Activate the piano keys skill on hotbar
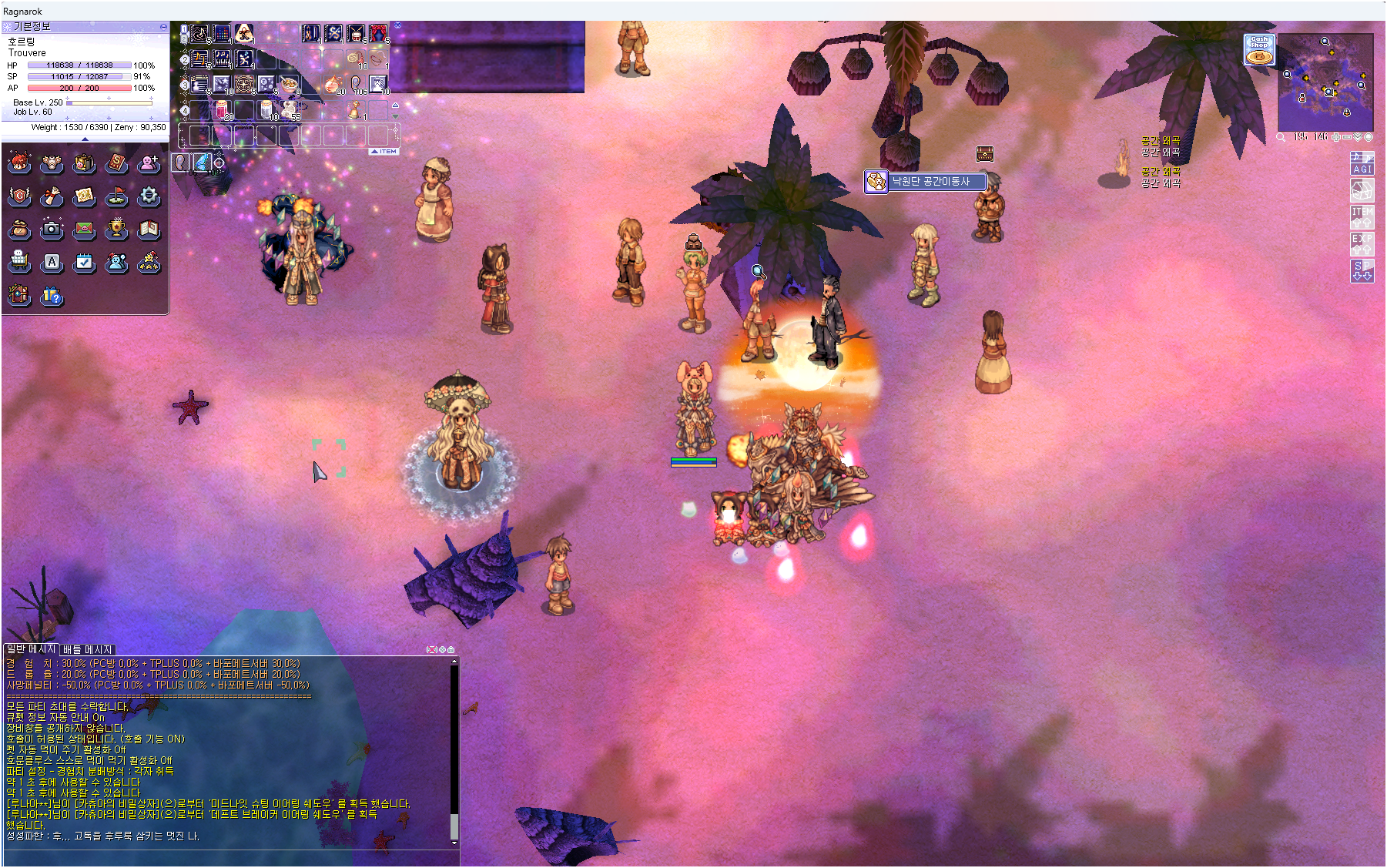This screenshot has height=868, width=1387. (x=222, y=59)
